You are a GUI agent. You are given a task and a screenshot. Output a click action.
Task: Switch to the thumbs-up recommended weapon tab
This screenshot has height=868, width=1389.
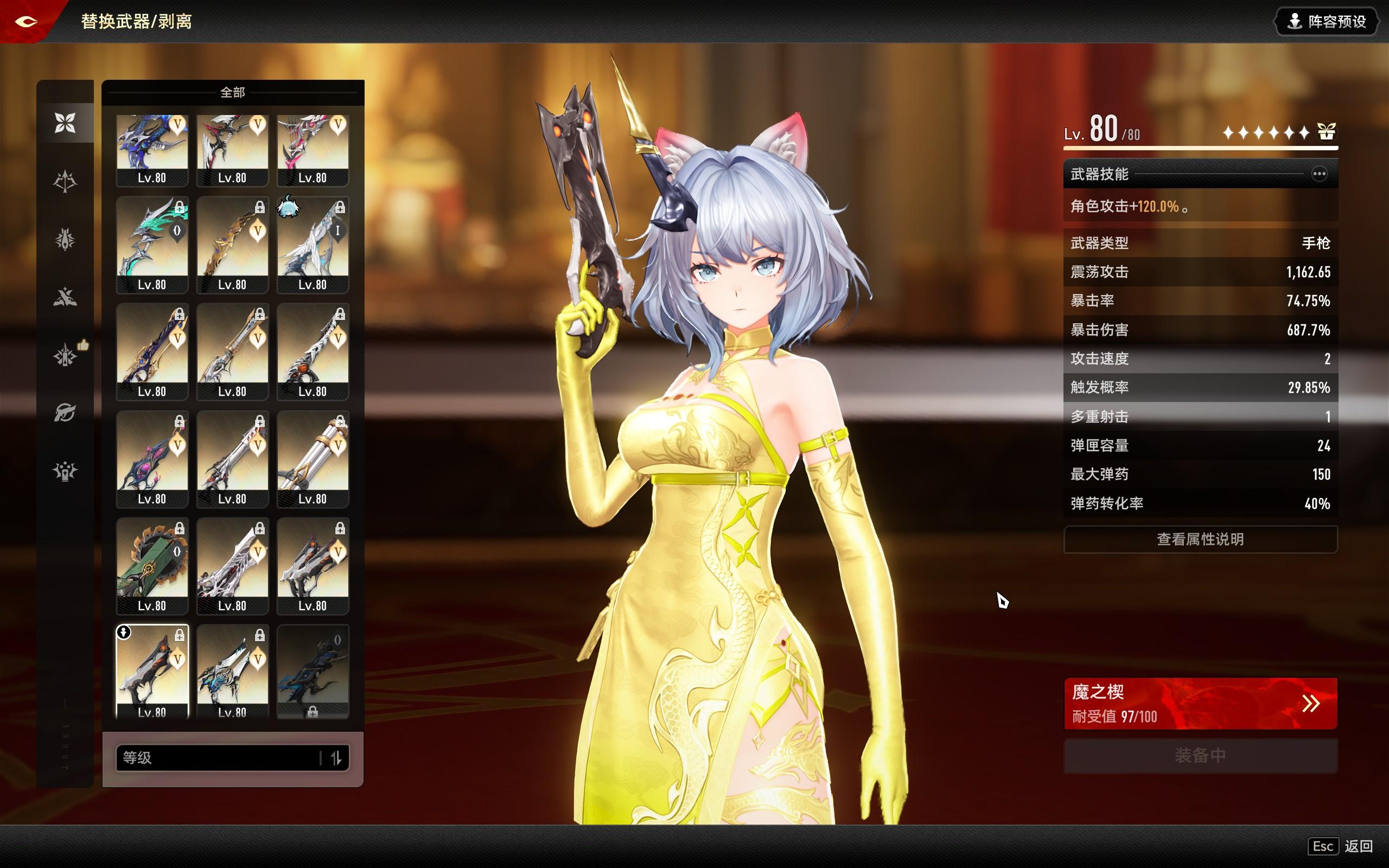point(65,355)
